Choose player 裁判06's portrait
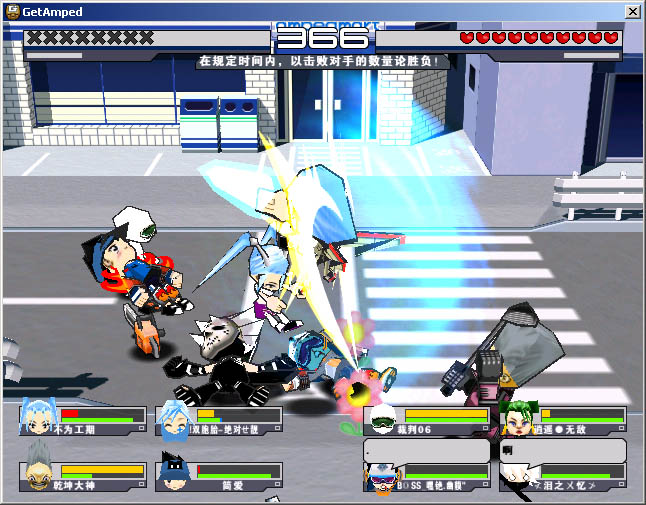Viewport: 646px width, 505px height. [380, 419]
